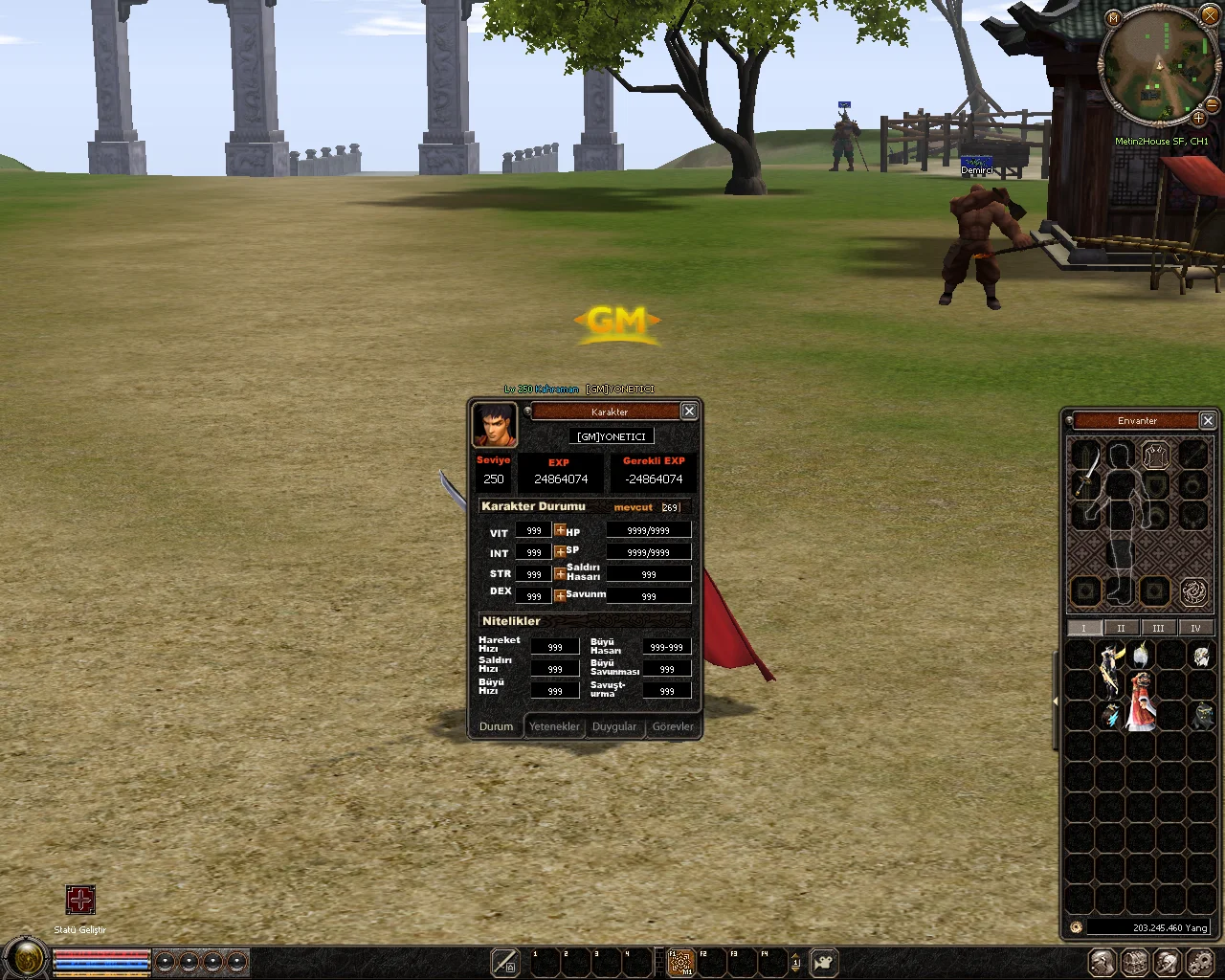This screenshot has width=1225, height=980.
Task: Go to inventory page IV
Action: click(x=1195, y=628)
